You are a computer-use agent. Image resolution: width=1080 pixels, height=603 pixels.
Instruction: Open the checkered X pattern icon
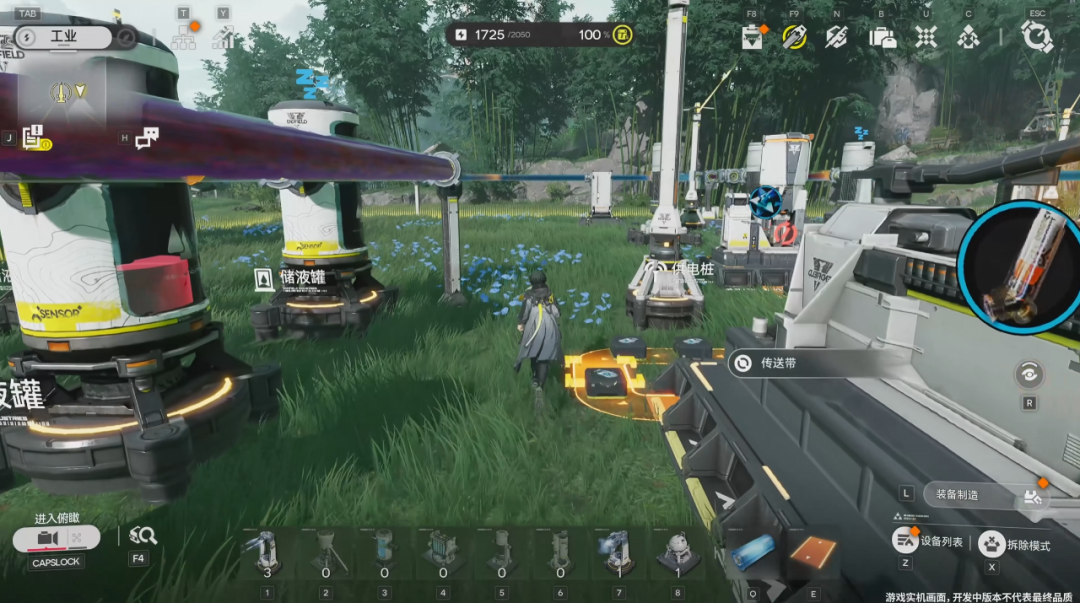click(926, 37)
